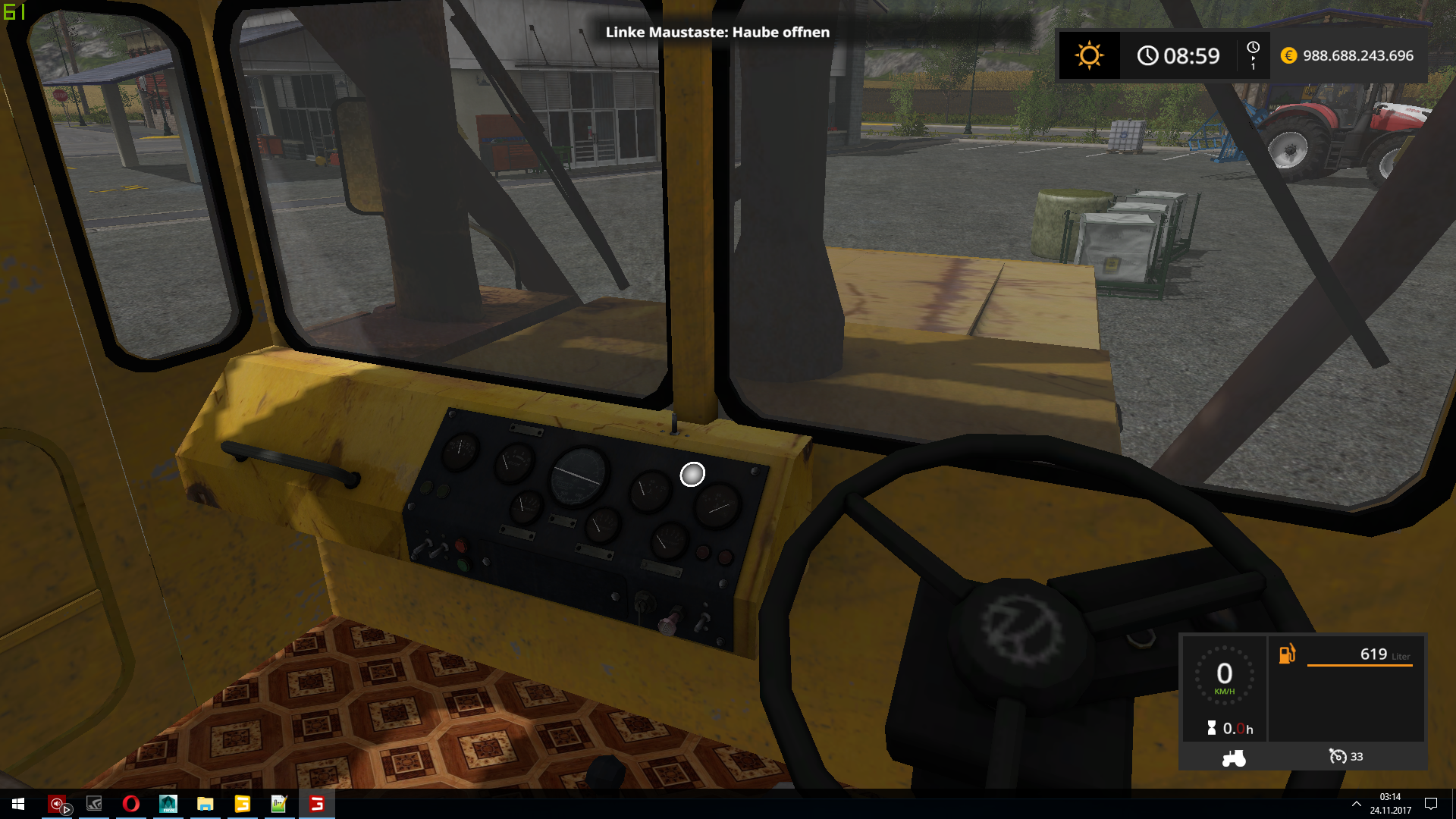Toggle the cruise control speed icon
This screenshot has height=819, width=1456.
click(x=1338, y=757)
